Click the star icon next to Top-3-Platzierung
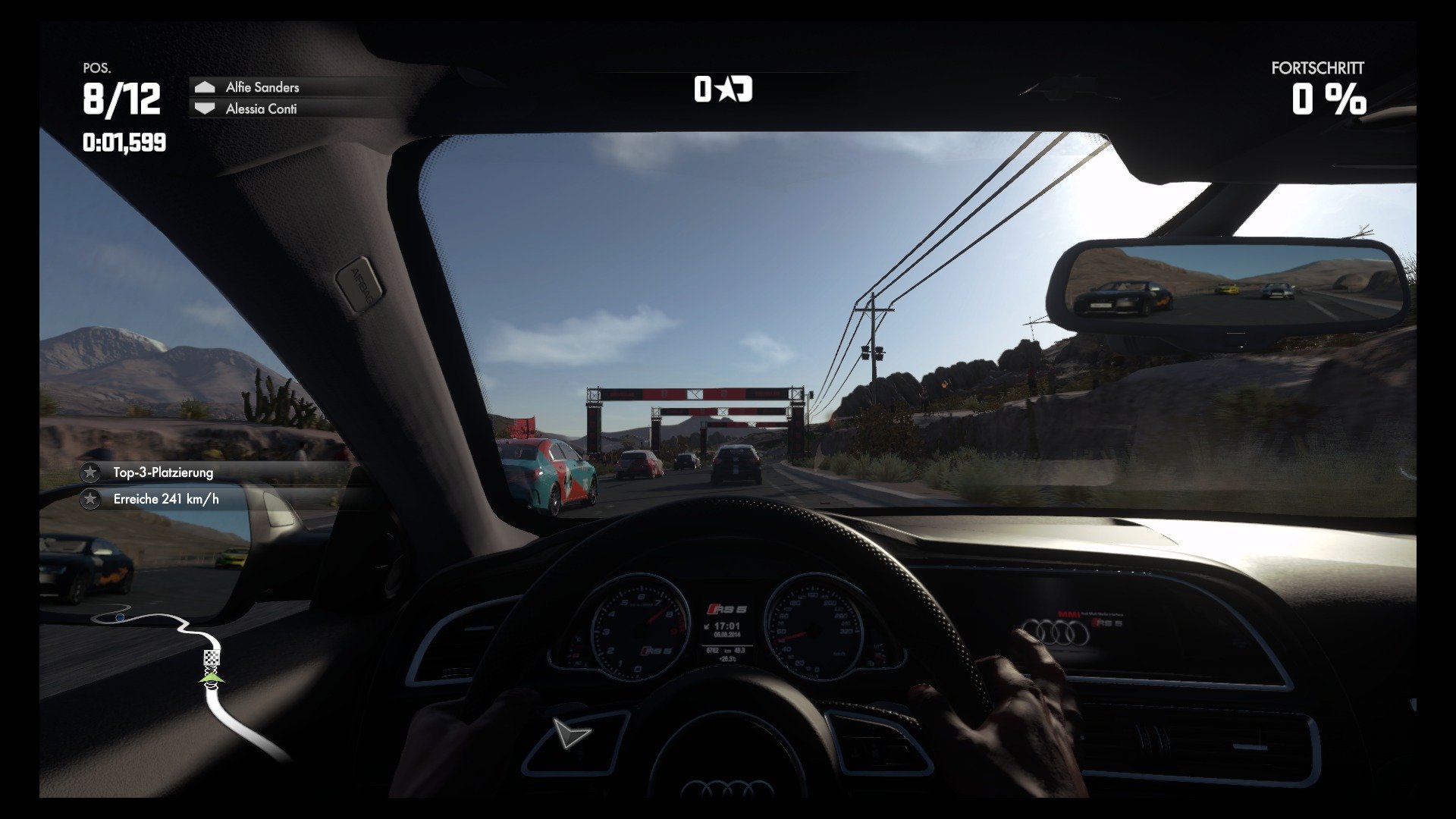Viewport: 1456px width, 819px height. pyautogui.click(x=91, y=472)
